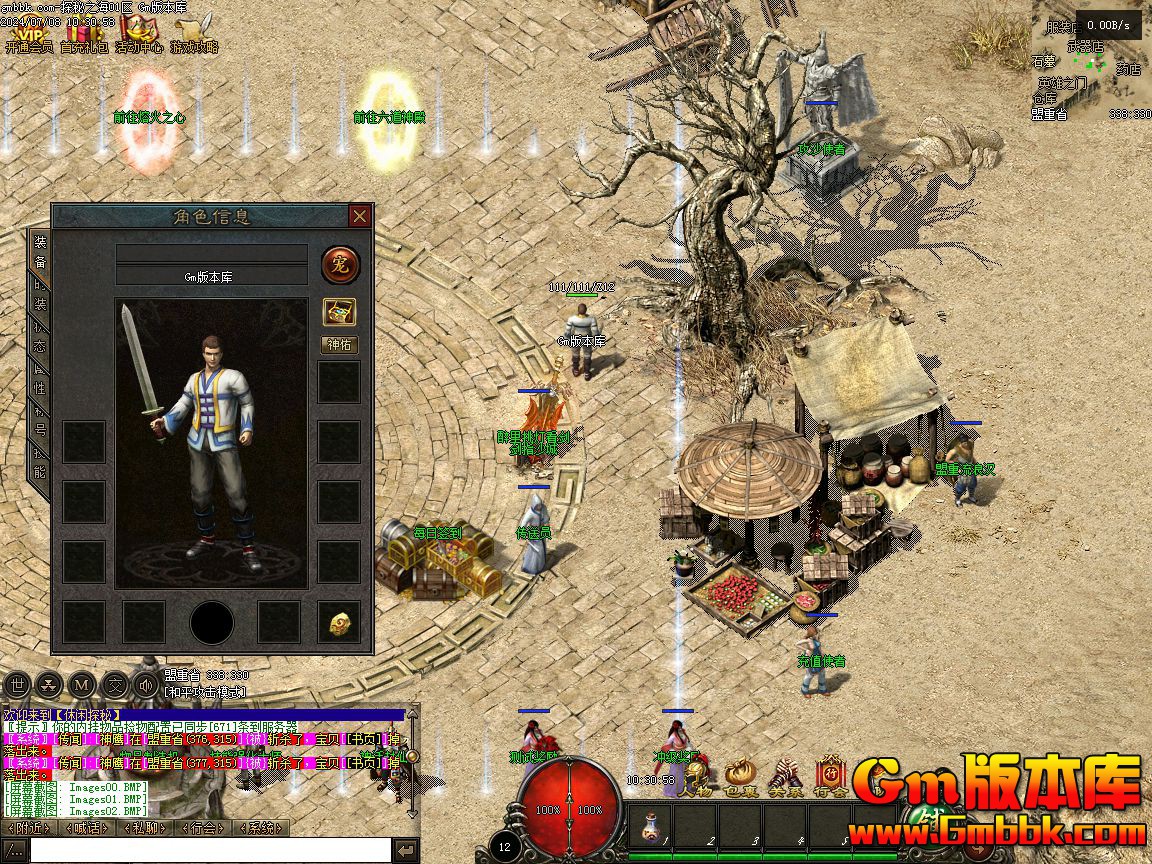1152x864 pixels.
Task: Switch to the 状态 status tab
Action: tap(40, 334)
